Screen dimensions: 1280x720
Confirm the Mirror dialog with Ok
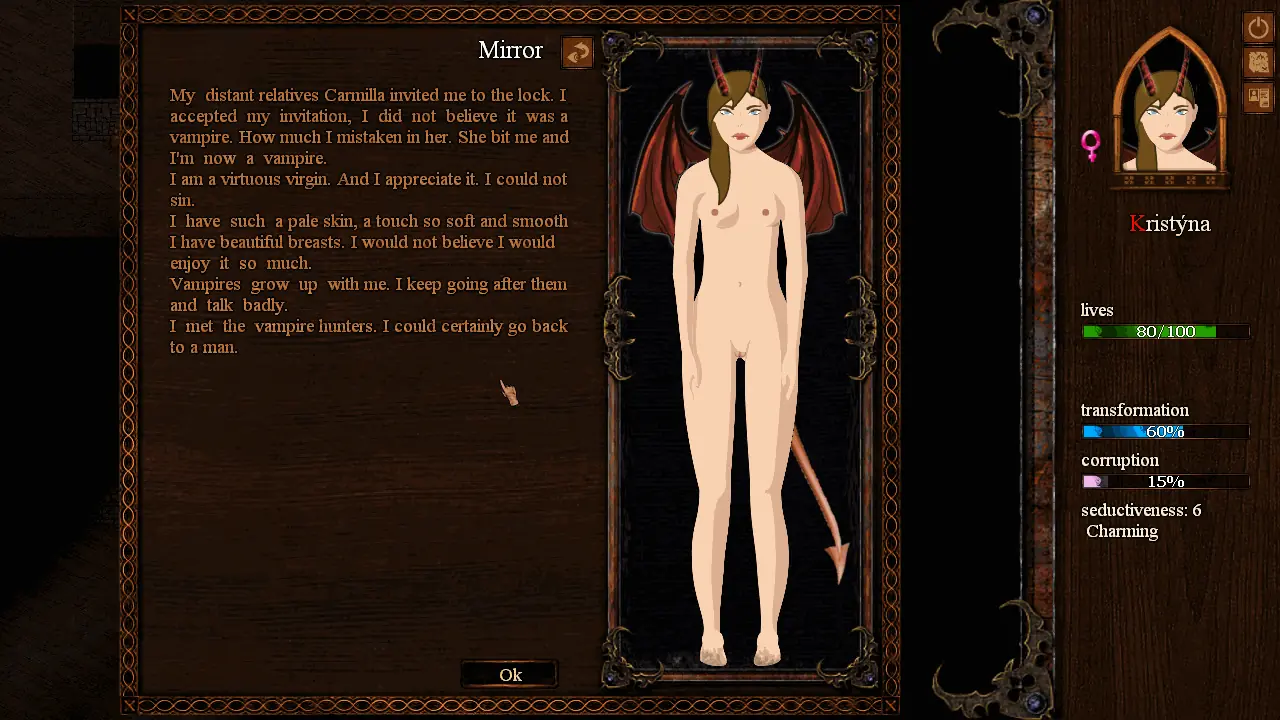(x=510, y=675)
